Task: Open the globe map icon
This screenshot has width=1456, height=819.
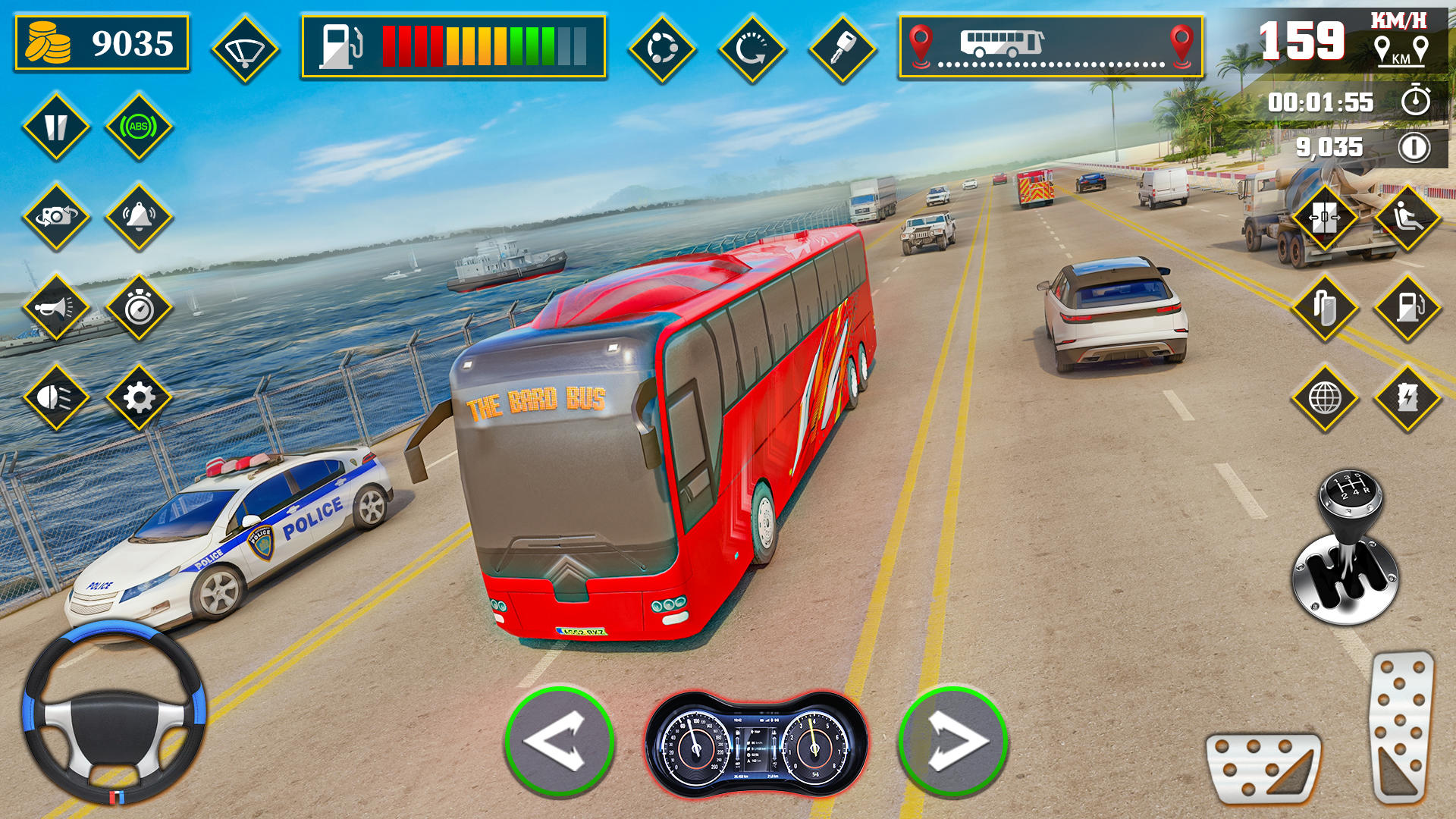Action: (1324, 397)
